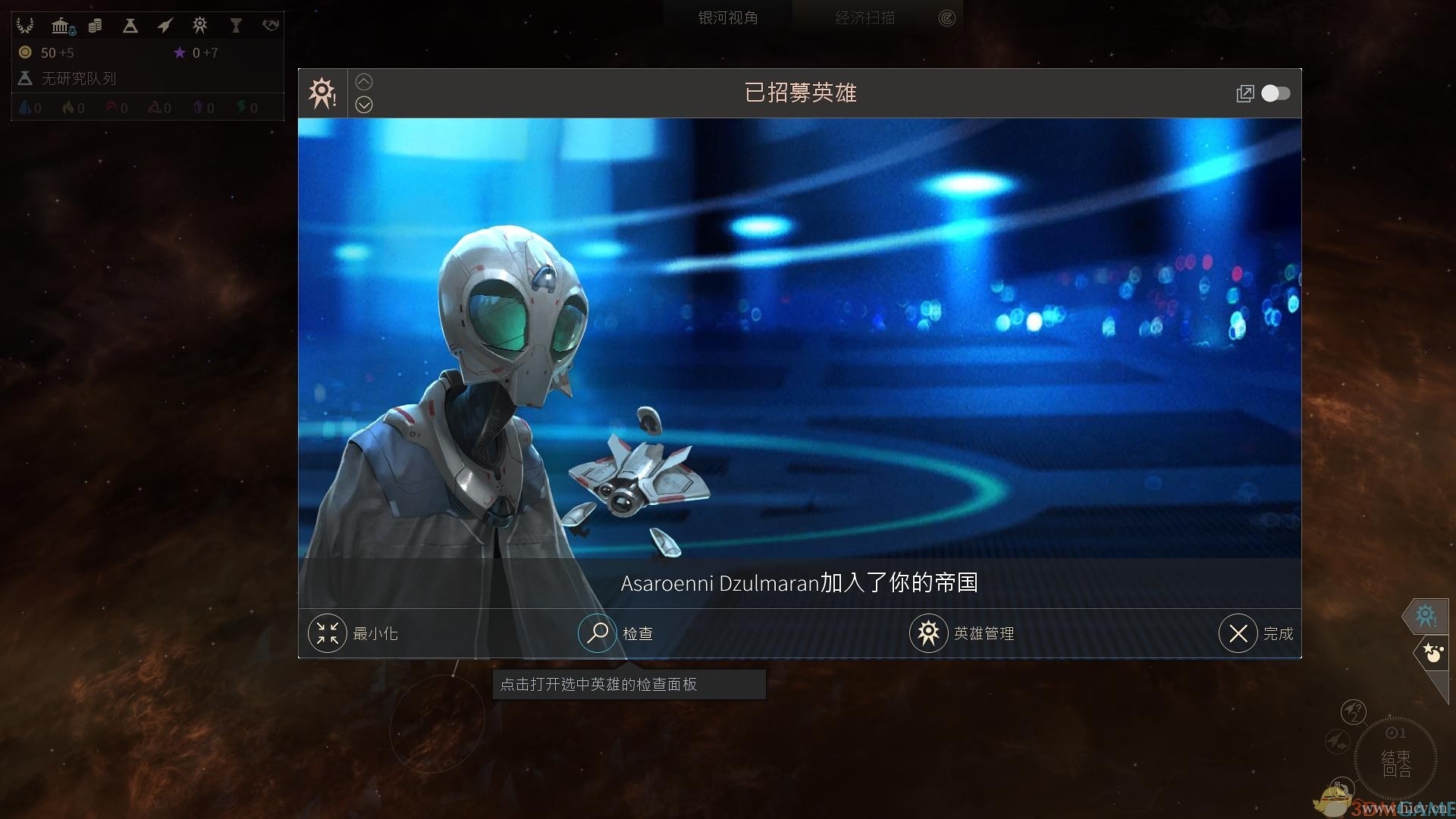Open the military arrow icon

(x=164, y=25)
